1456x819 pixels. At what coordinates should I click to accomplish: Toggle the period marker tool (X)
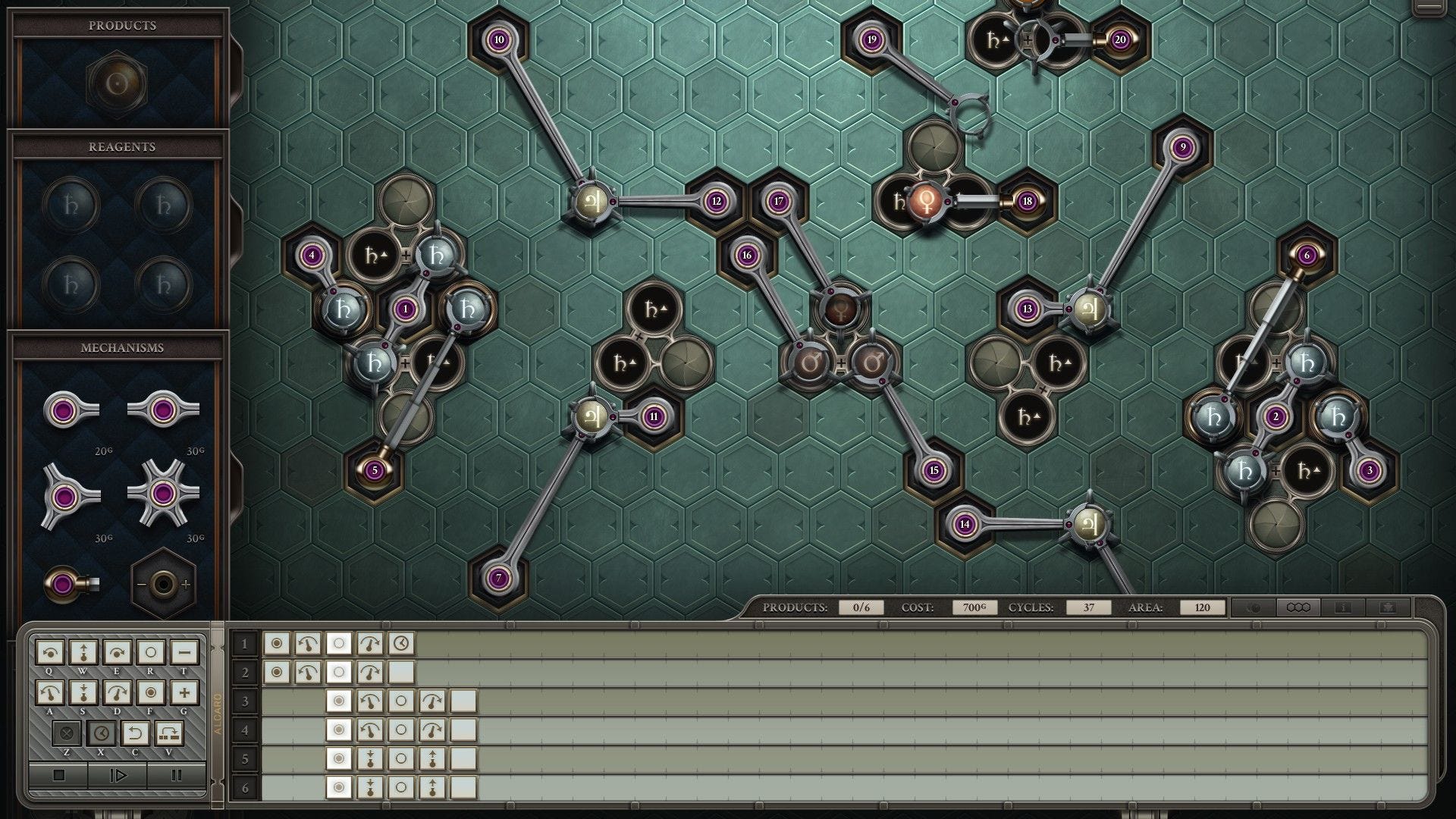coord(102,733)
